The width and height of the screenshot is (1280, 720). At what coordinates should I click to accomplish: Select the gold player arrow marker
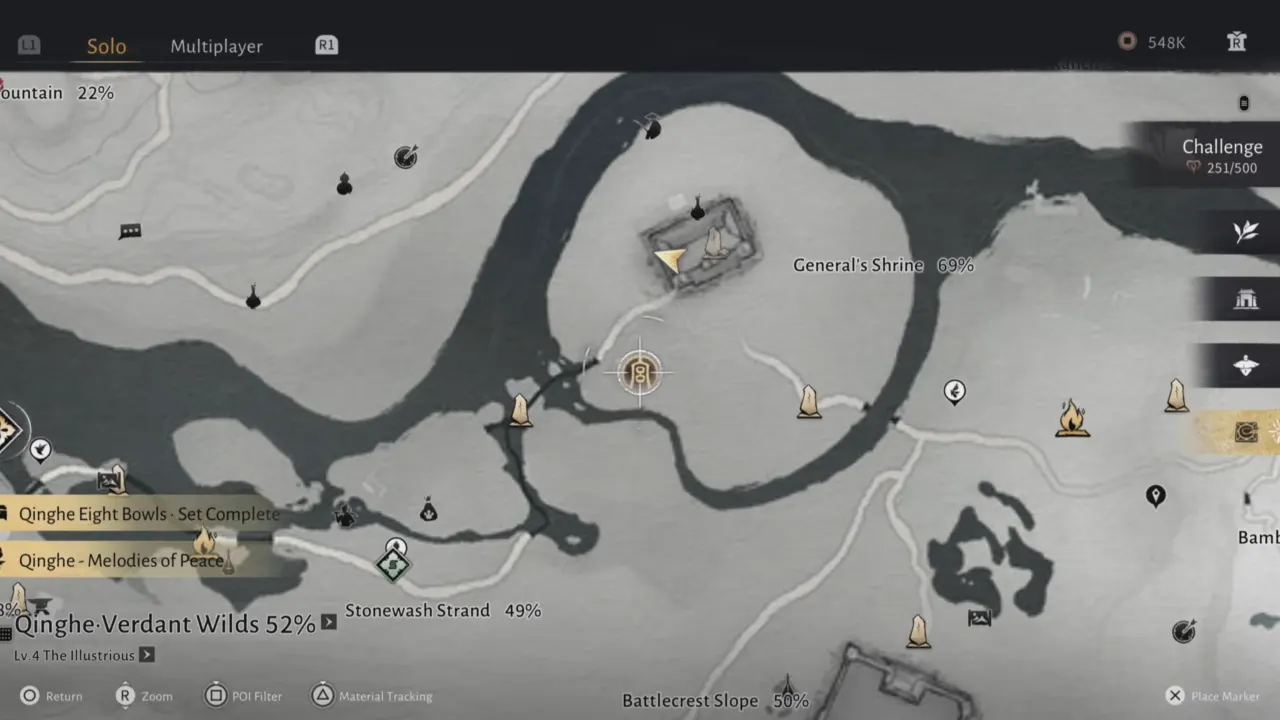[x=670, y=261]
